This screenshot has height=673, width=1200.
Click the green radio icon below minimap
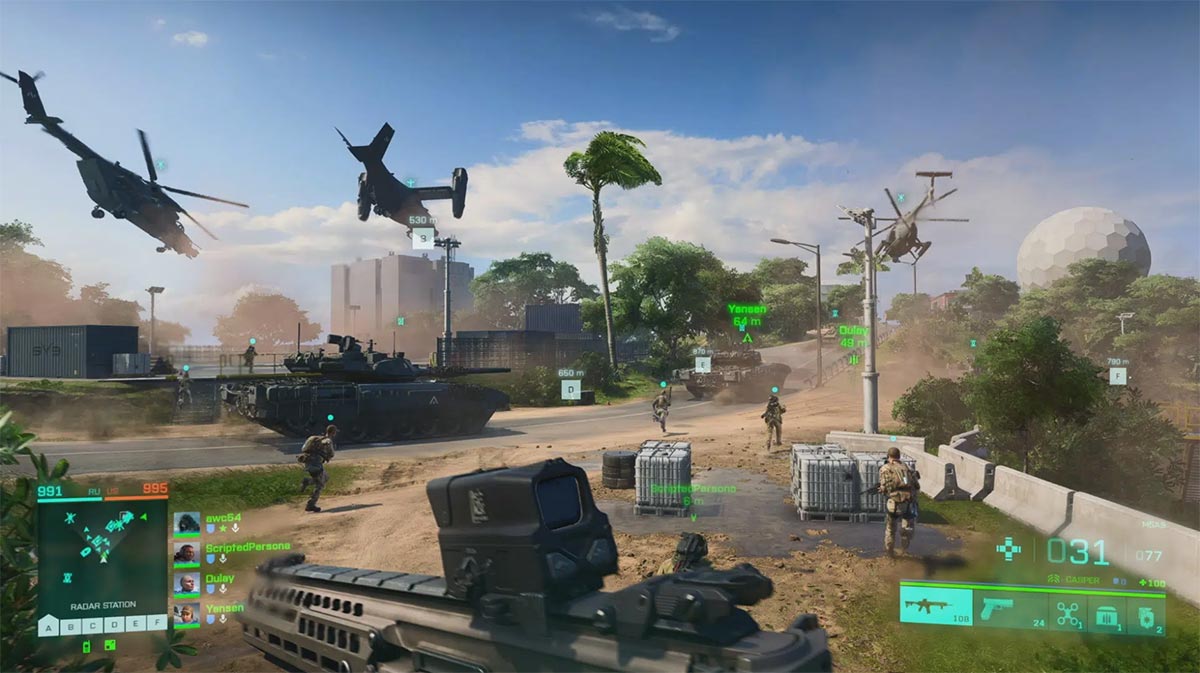click(x=86, y=646)
